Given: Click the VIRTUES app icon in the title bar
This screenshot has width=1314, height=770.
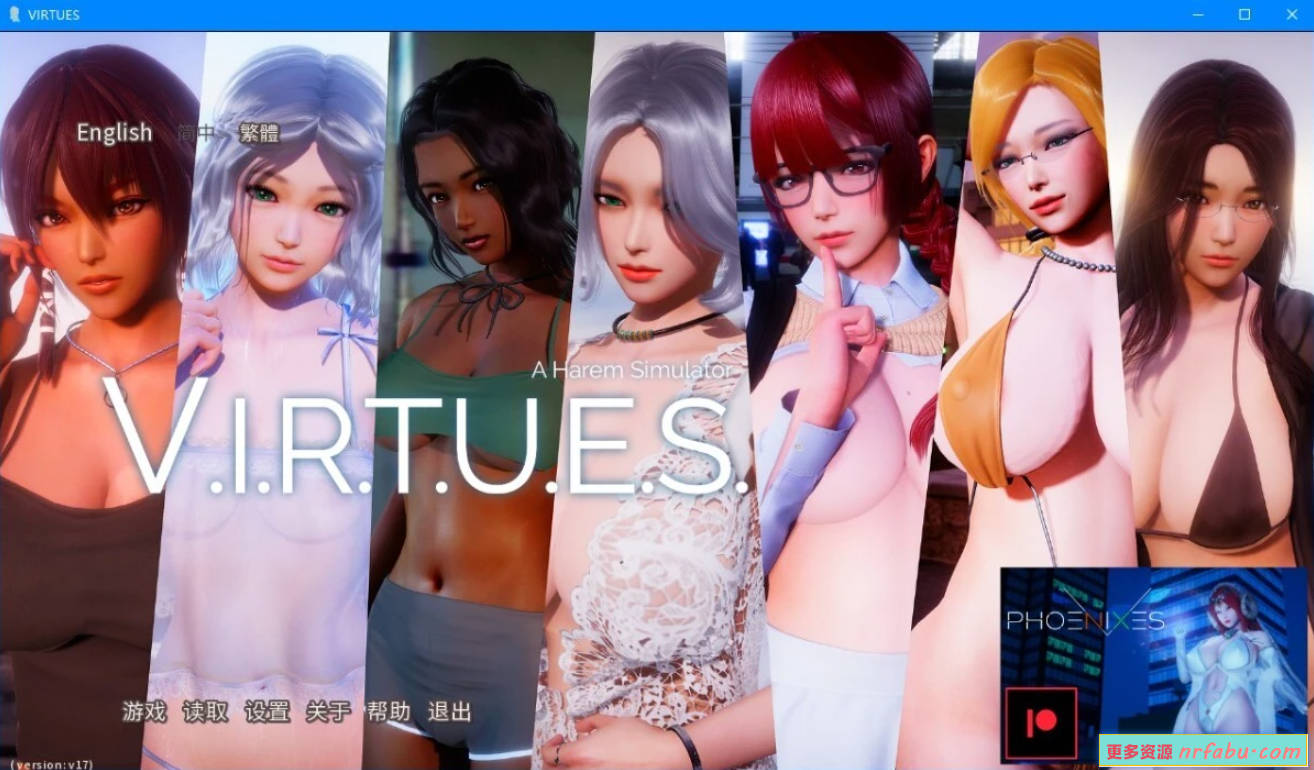Looking at the screenshot, I should (x=14, y=14).
